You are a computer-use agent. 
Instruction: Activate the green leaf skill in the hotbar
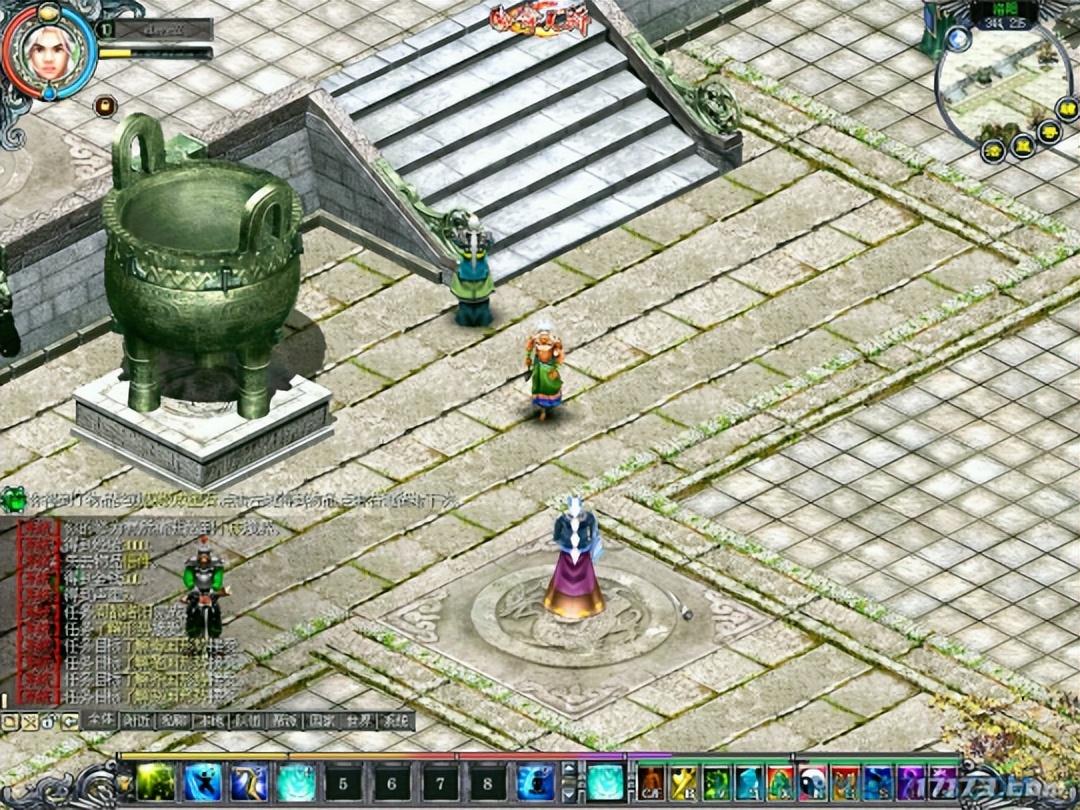click(x=156, y=781)
